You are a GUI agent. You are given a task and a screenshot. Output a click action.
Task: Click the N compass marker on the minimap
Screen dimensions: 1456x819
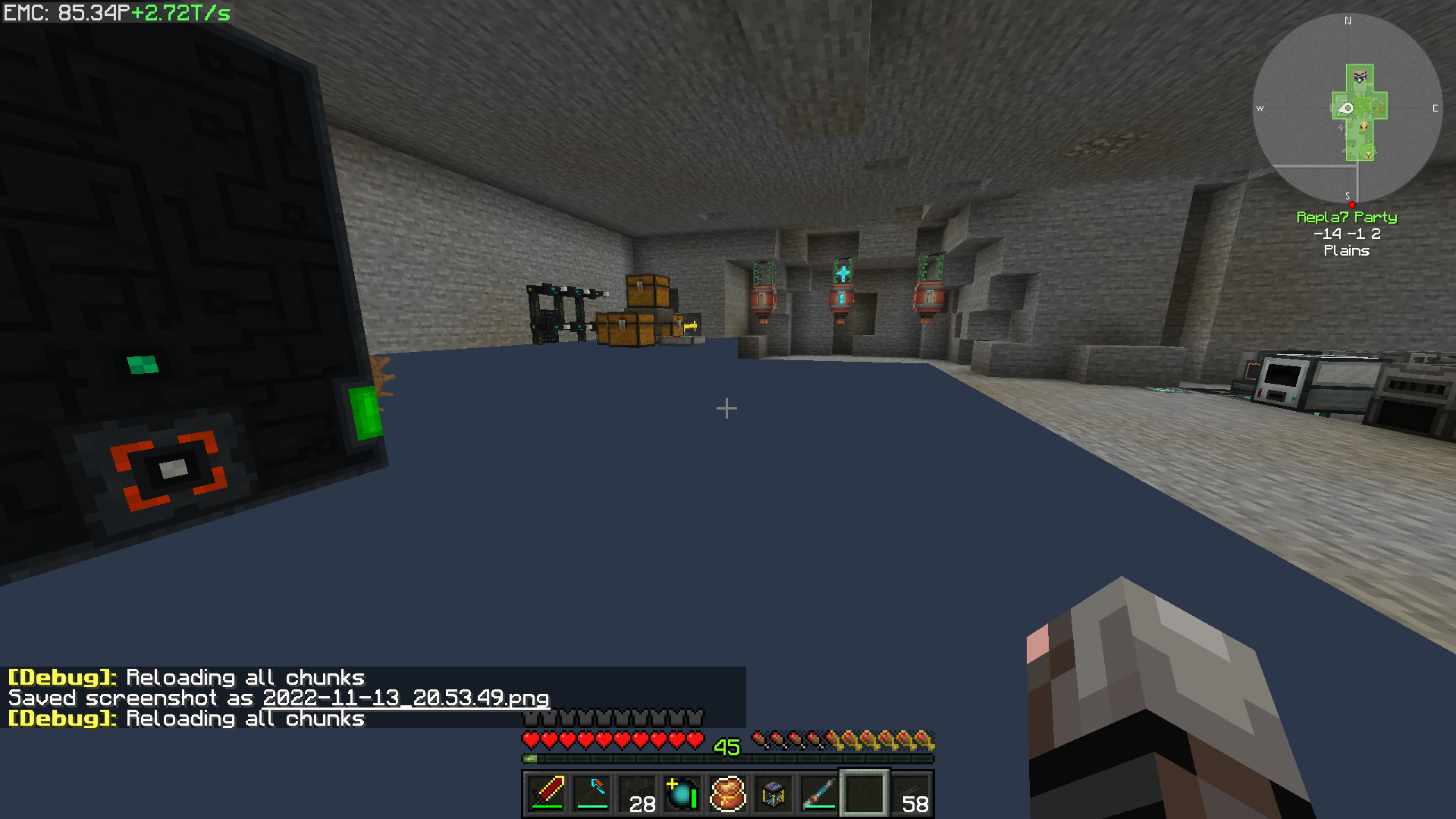(1348, 20)
